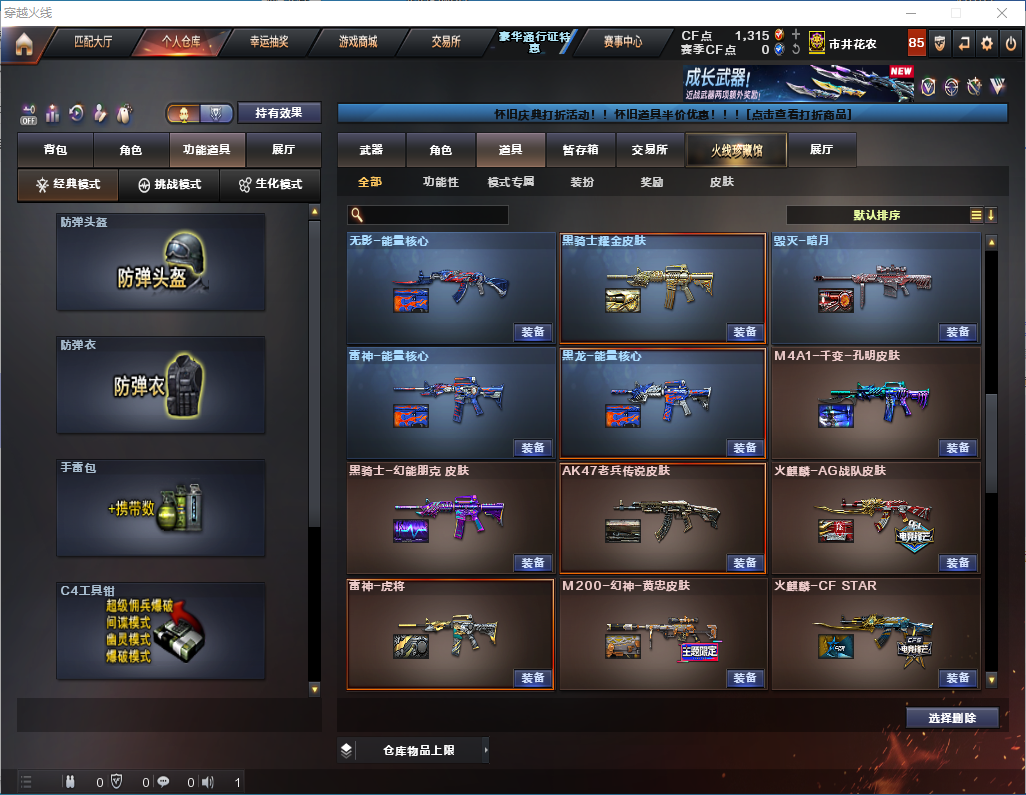Image resolution: width=1026 pixels, height=795 pixels.
Task: Open the 赛事中心 event center
Action: [622, 42]
